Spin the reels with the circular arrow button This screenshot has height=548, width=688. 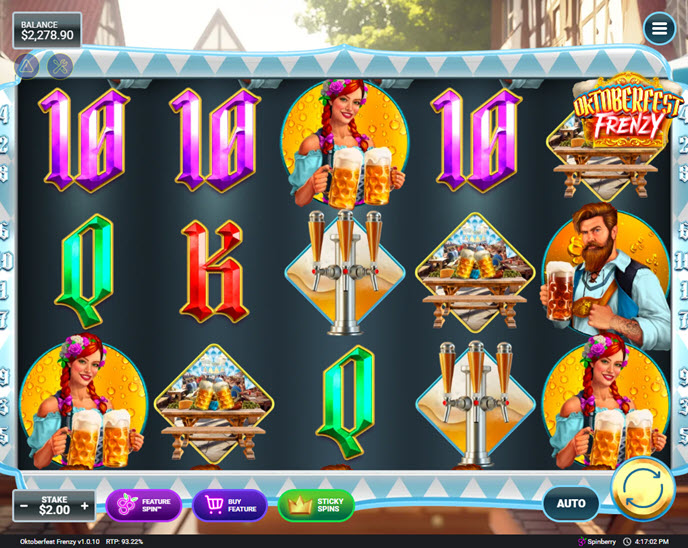tap(642, 488)
